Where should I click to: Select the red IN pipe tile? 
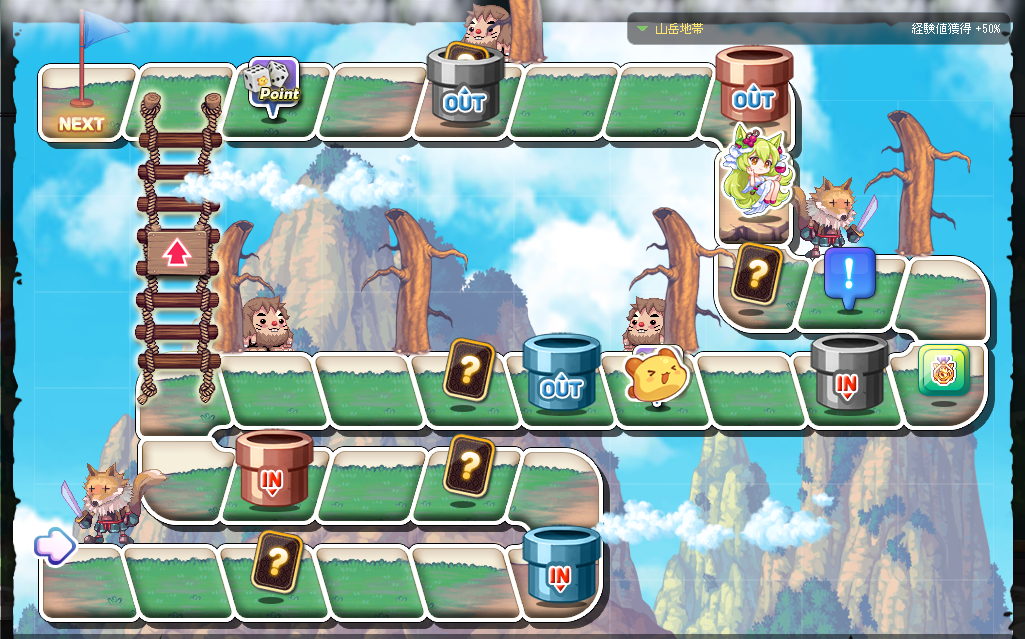click(273, 468)
